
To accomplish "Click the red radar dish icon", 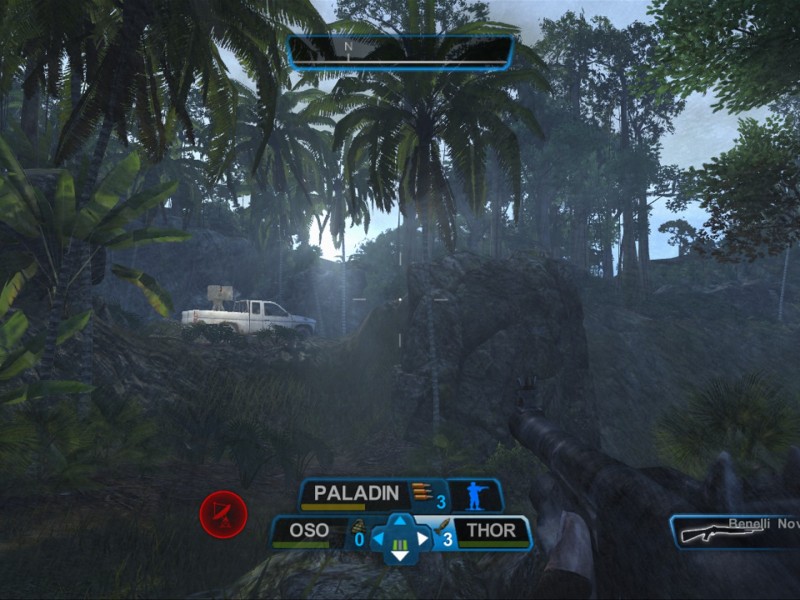I will (223, 515).
